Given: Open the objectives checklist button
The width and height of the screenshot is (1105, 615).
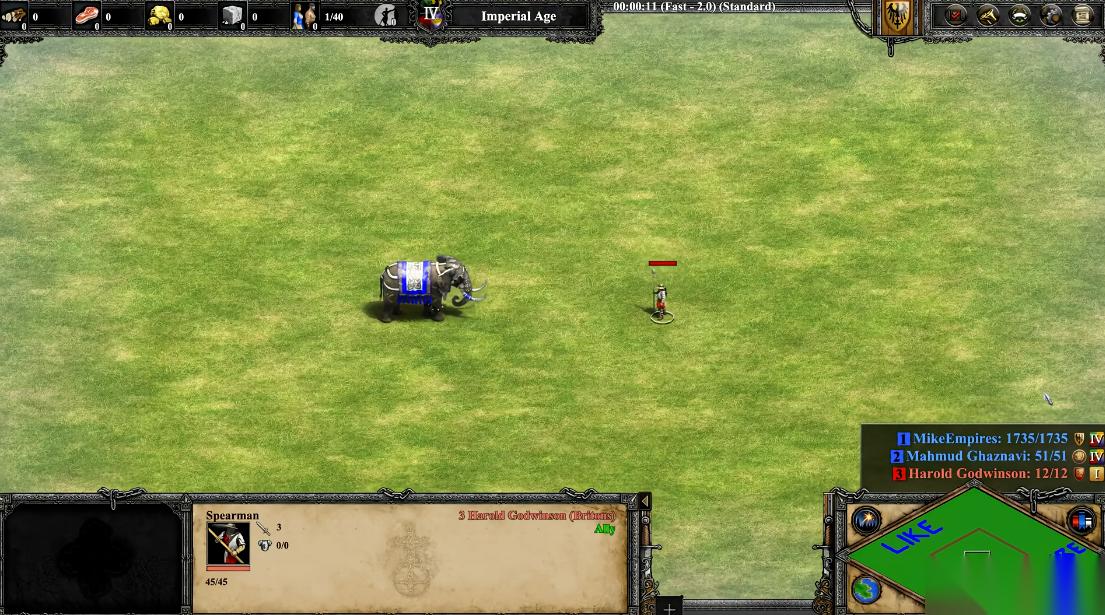Looking at the screenshot, I should 956,15.
